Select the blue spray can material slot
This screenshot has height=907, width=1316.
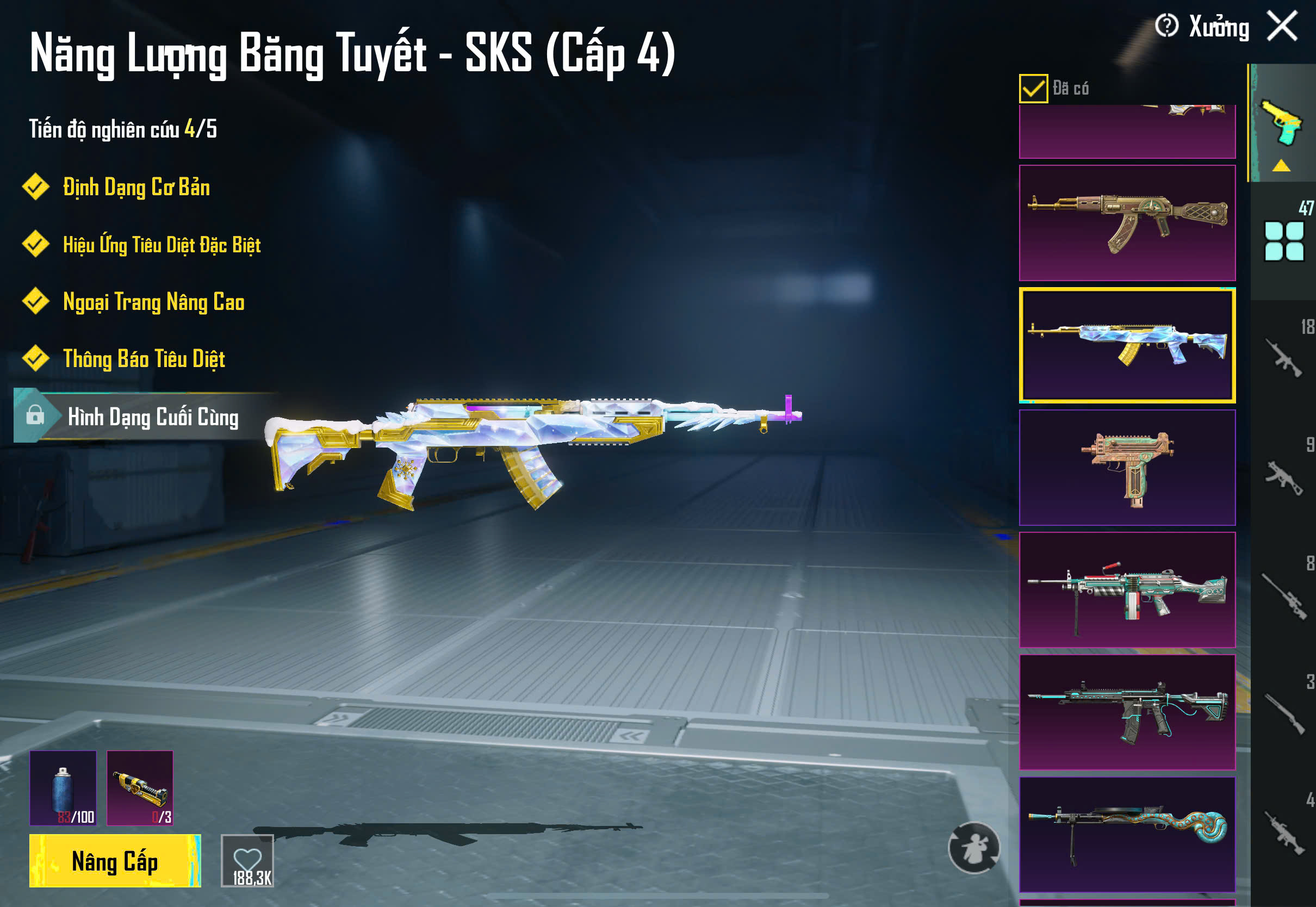pos(63,788)
